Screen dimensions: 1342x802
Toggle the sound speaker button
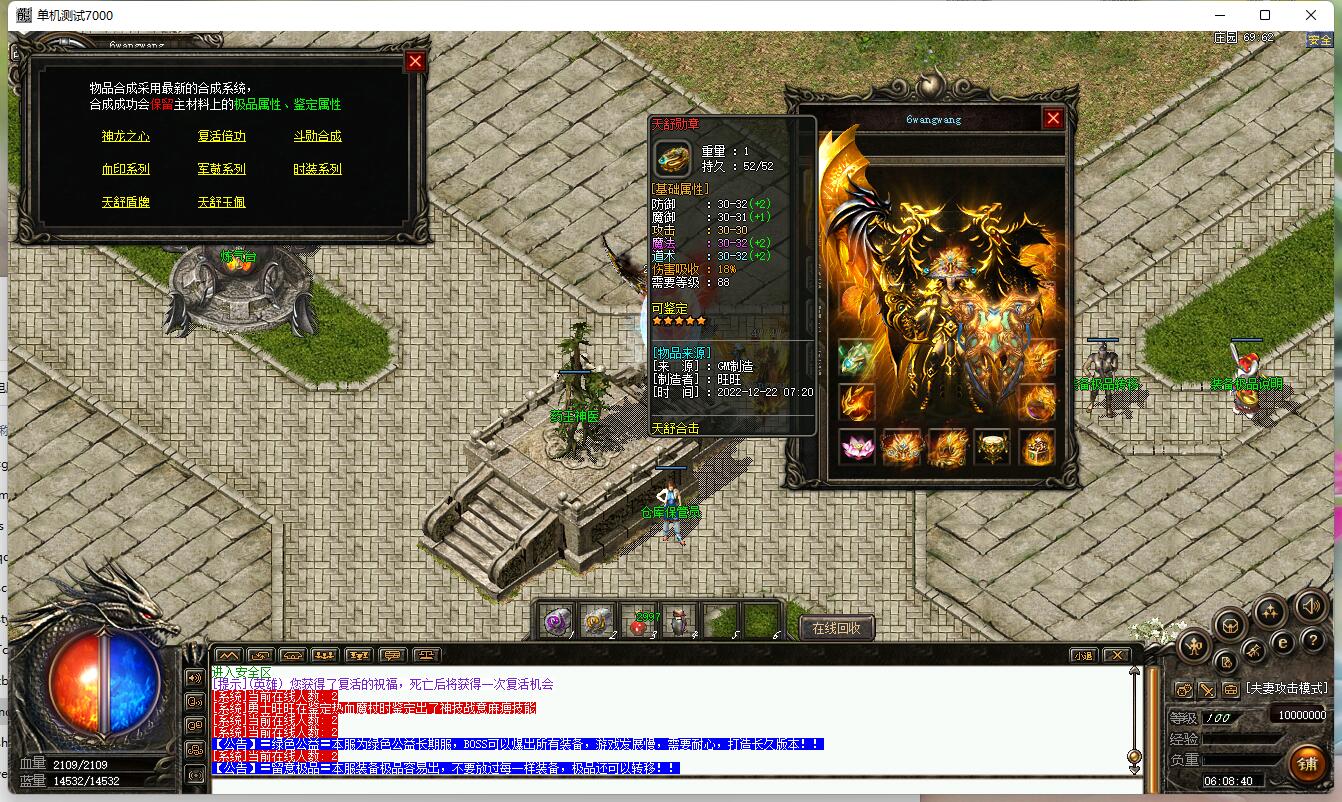click(x=1310, y=606)
